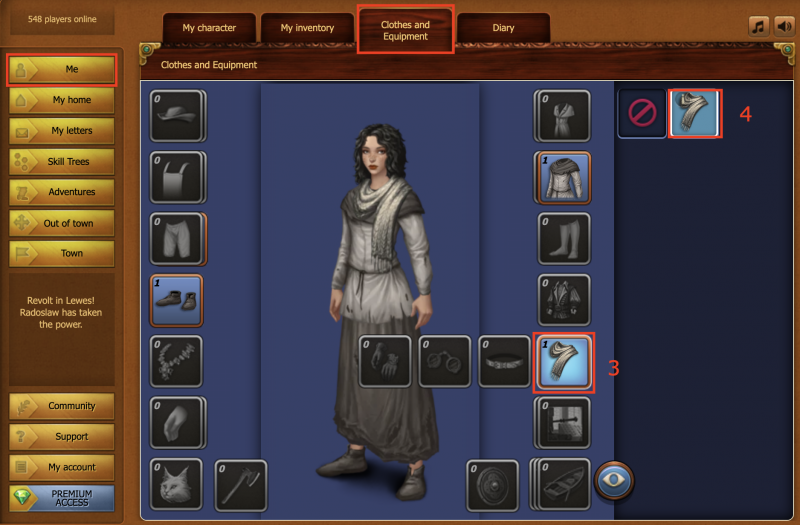Get Premium Access
Viewport: 800px width, 525px height.
coord(62,498)
